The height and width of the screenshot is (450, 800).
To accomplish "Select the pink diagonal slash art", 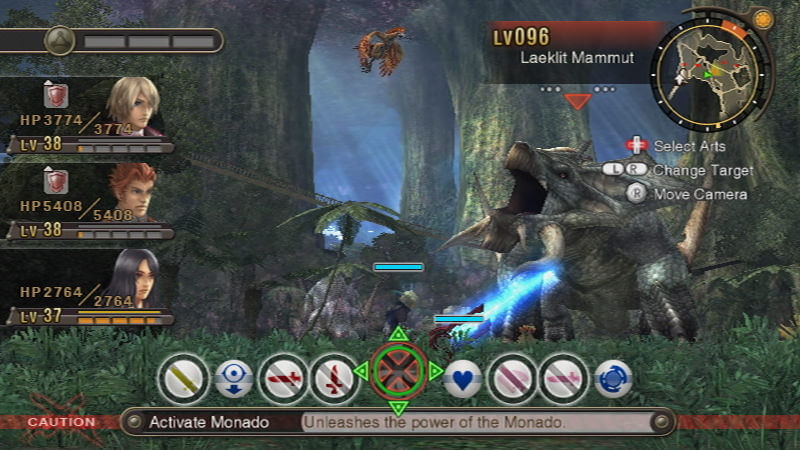I will pyautogui.click(x=512, y=379).
